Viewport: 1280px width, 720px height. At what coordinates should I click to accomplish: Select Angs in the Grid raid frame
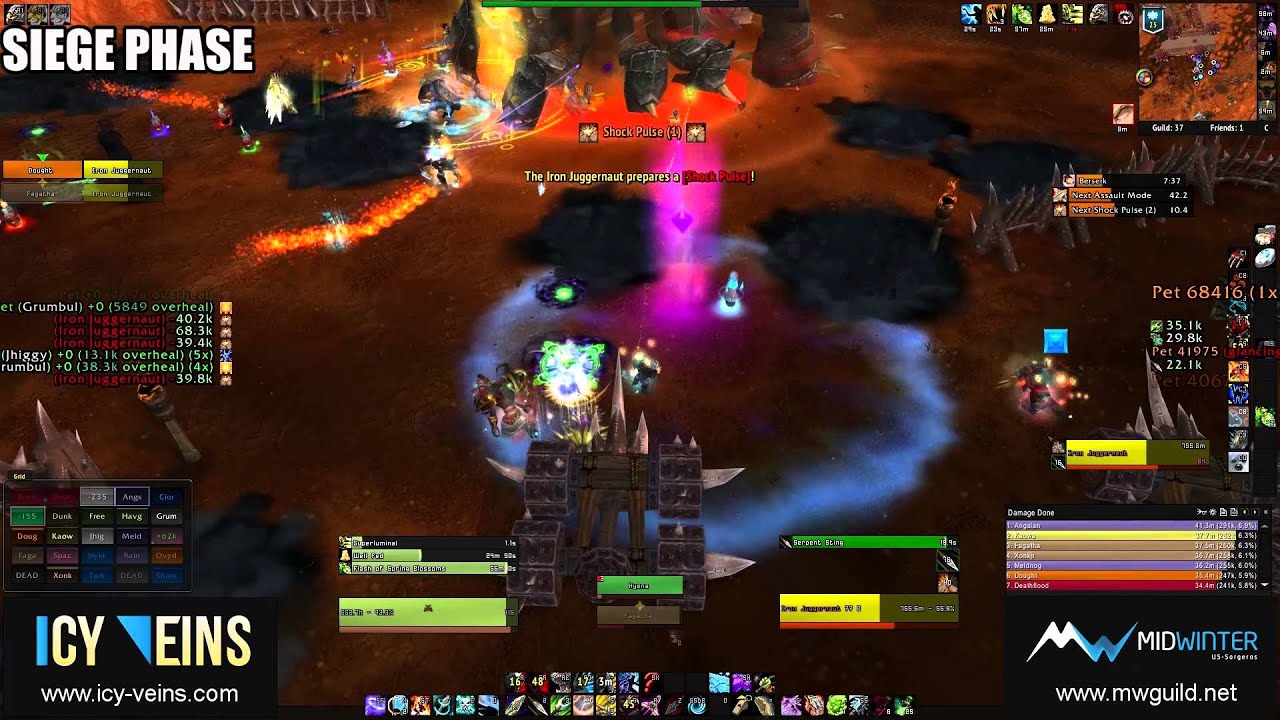coord(132,497)
